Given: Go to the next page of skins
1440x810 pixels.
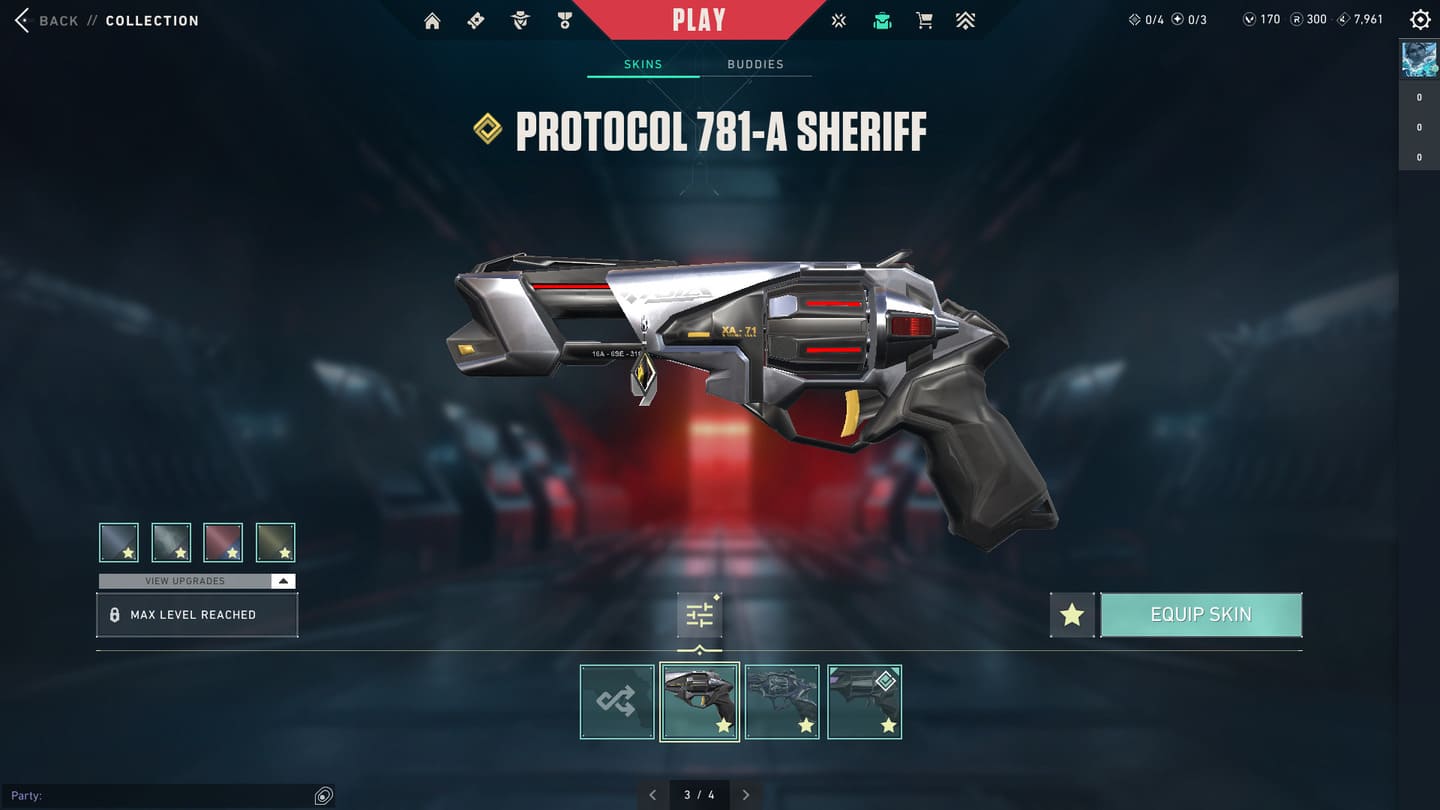Looking at the screenshot, I should pos(746,795).
